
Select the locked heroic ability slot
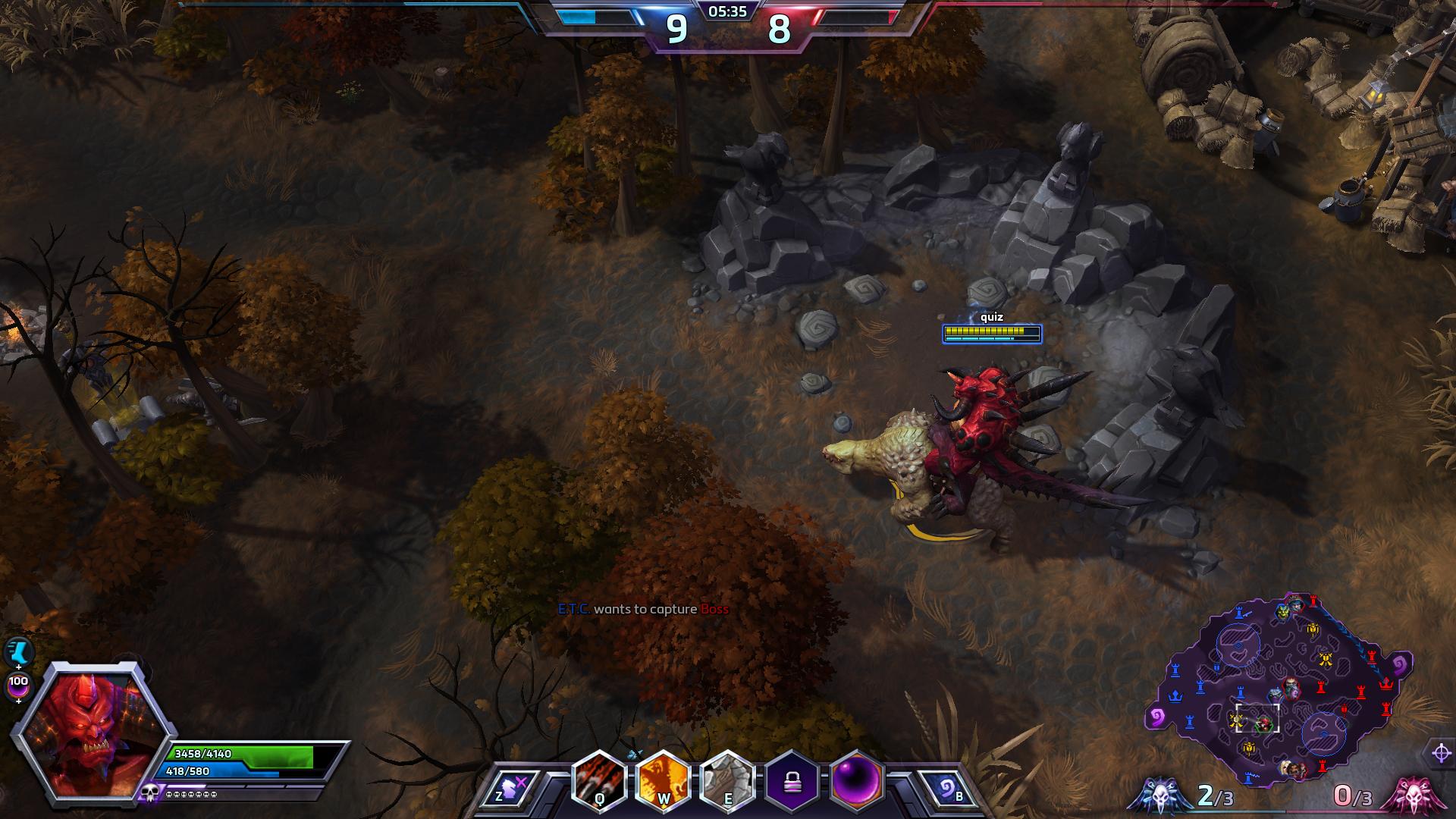[793, 782]
